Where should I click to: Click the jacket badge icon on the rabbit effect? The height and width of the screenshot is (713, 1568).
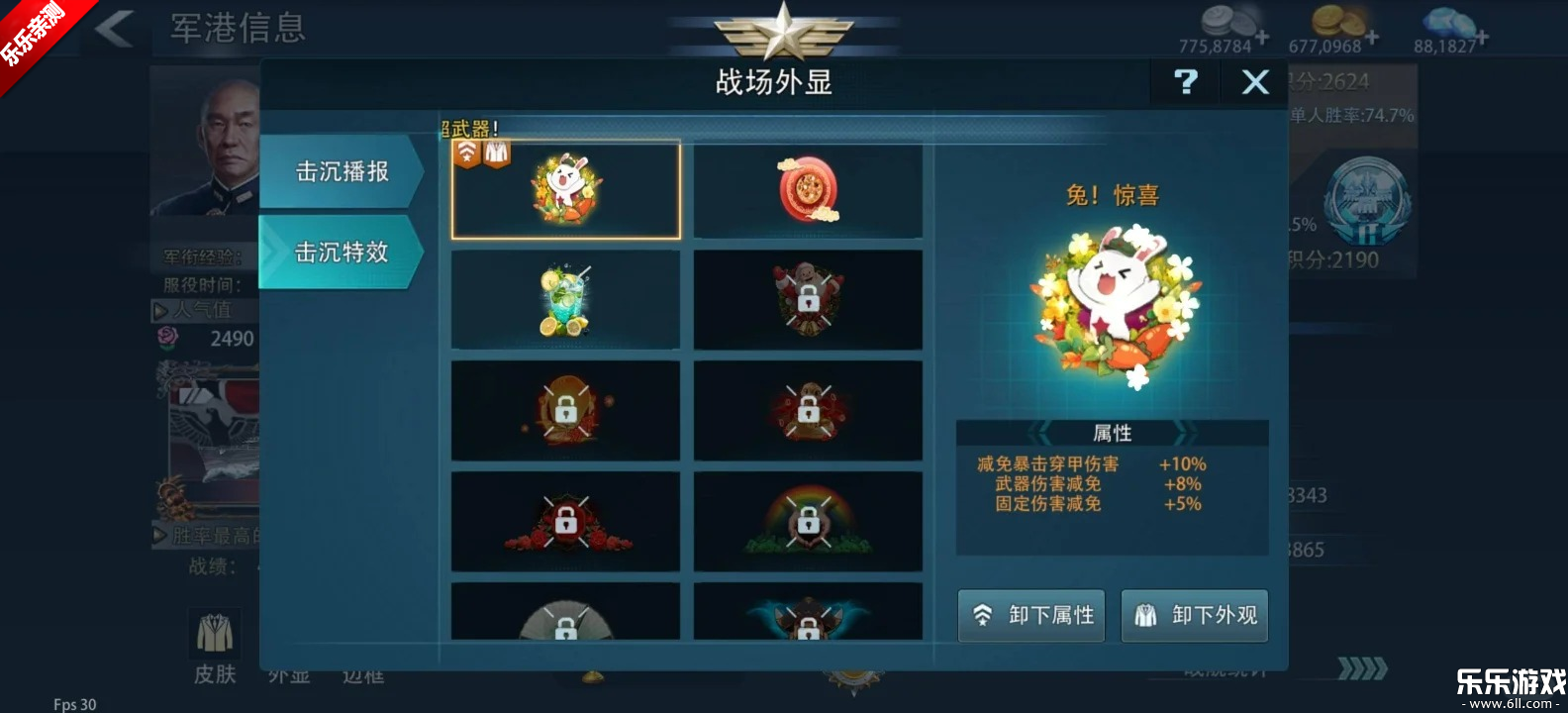tap(495, 151)
